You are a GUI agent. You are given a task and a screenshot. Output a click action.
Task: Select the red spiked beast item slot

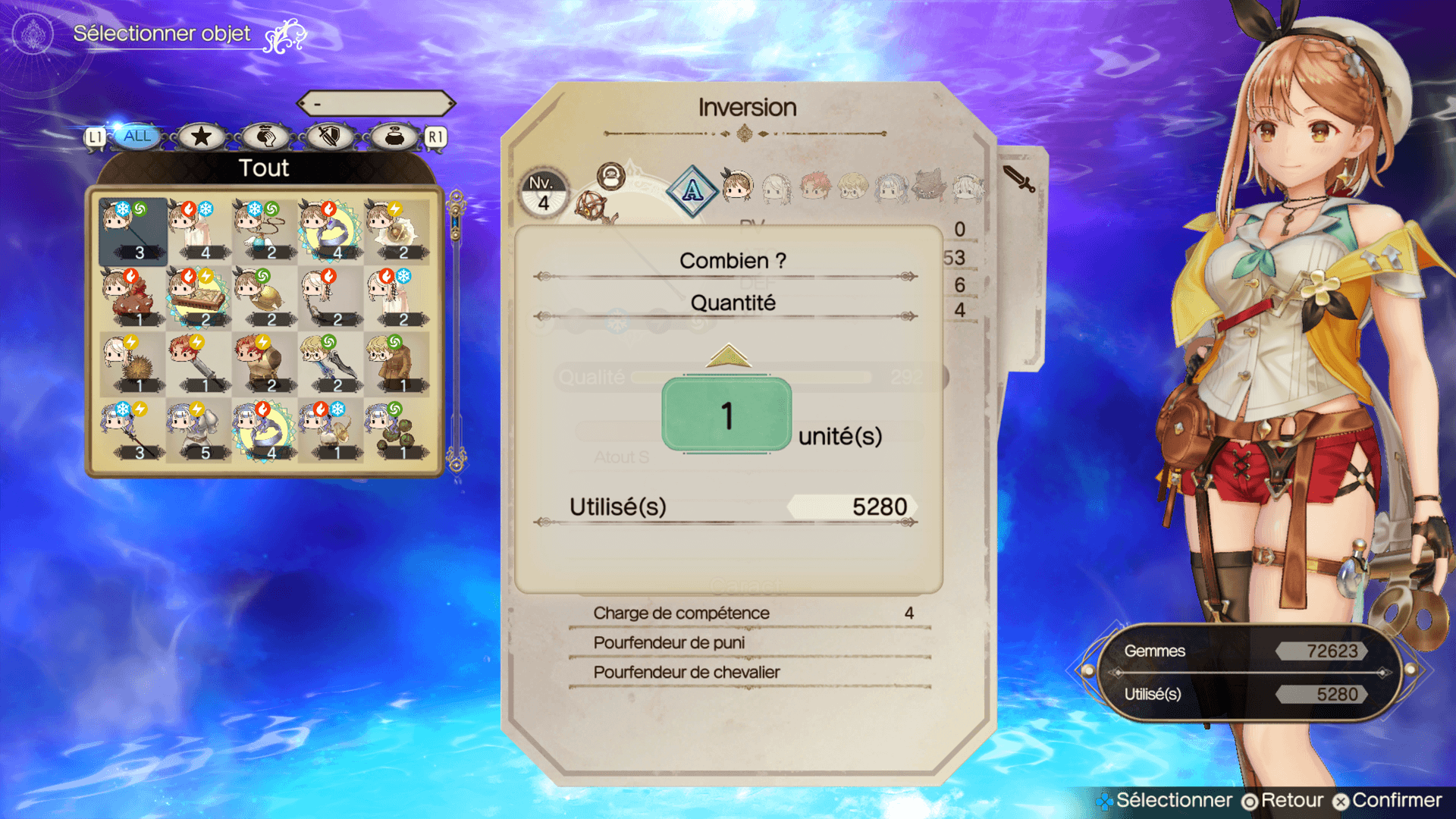133,297
